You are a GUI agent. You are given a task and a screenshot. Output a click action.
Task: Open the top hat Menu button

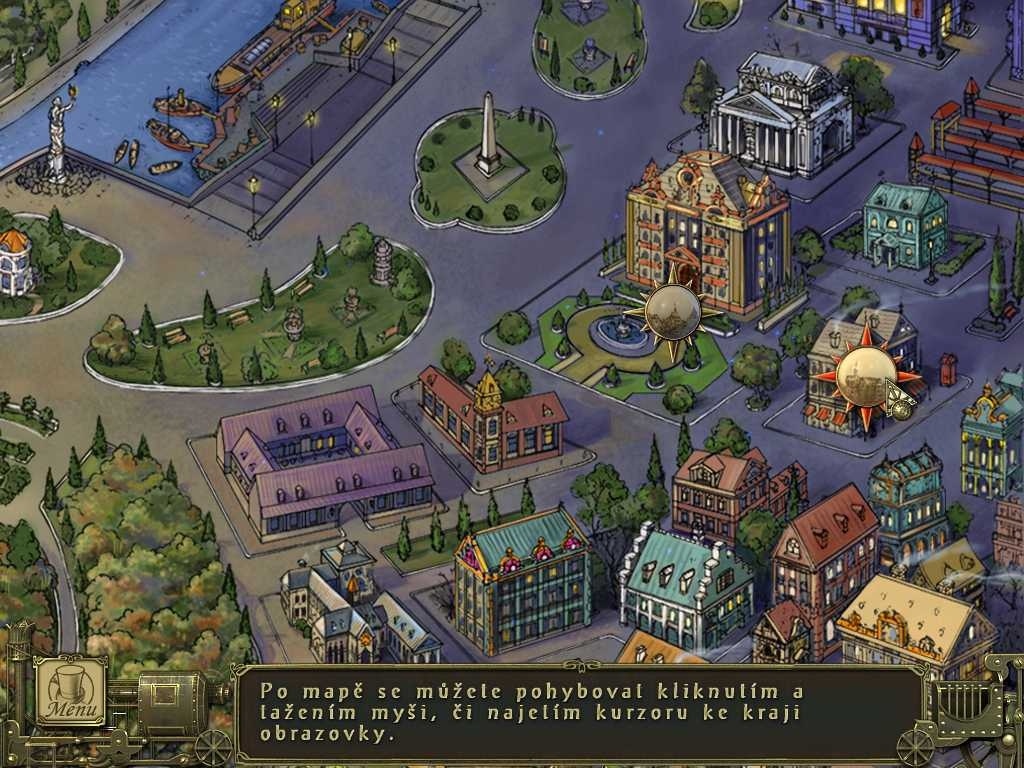tap(71, 692)
